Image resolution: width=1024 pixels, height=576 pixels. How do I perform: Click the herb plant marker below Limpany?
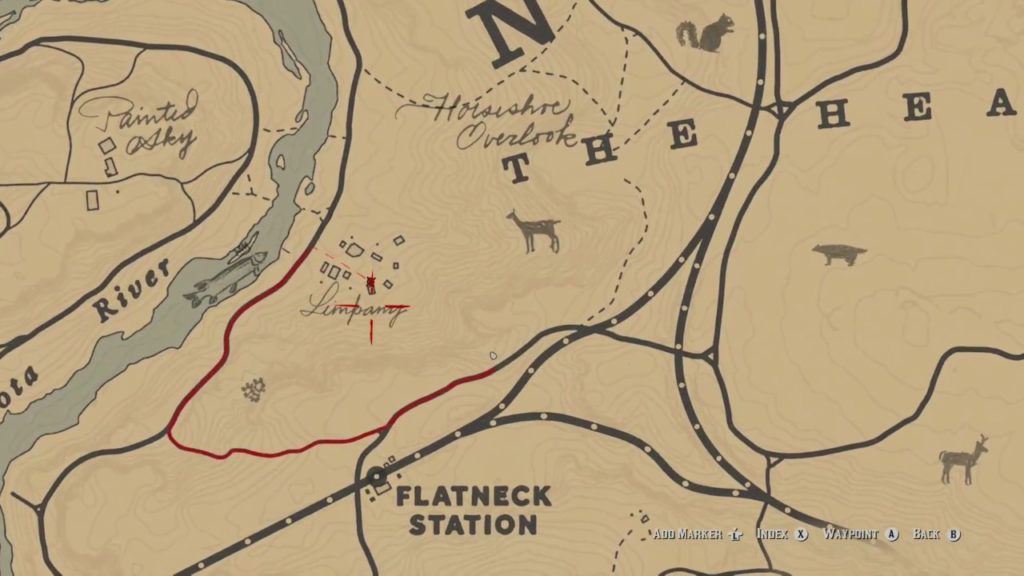[x=254, y=389]
